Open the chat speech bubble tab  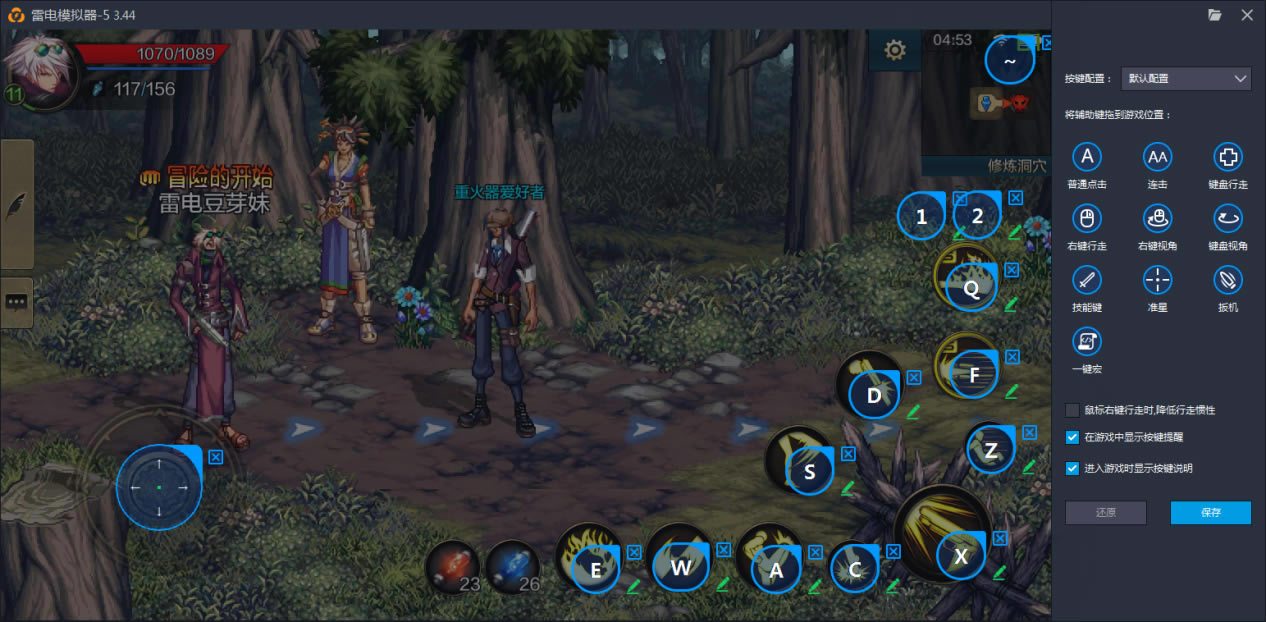click(17, 303)
